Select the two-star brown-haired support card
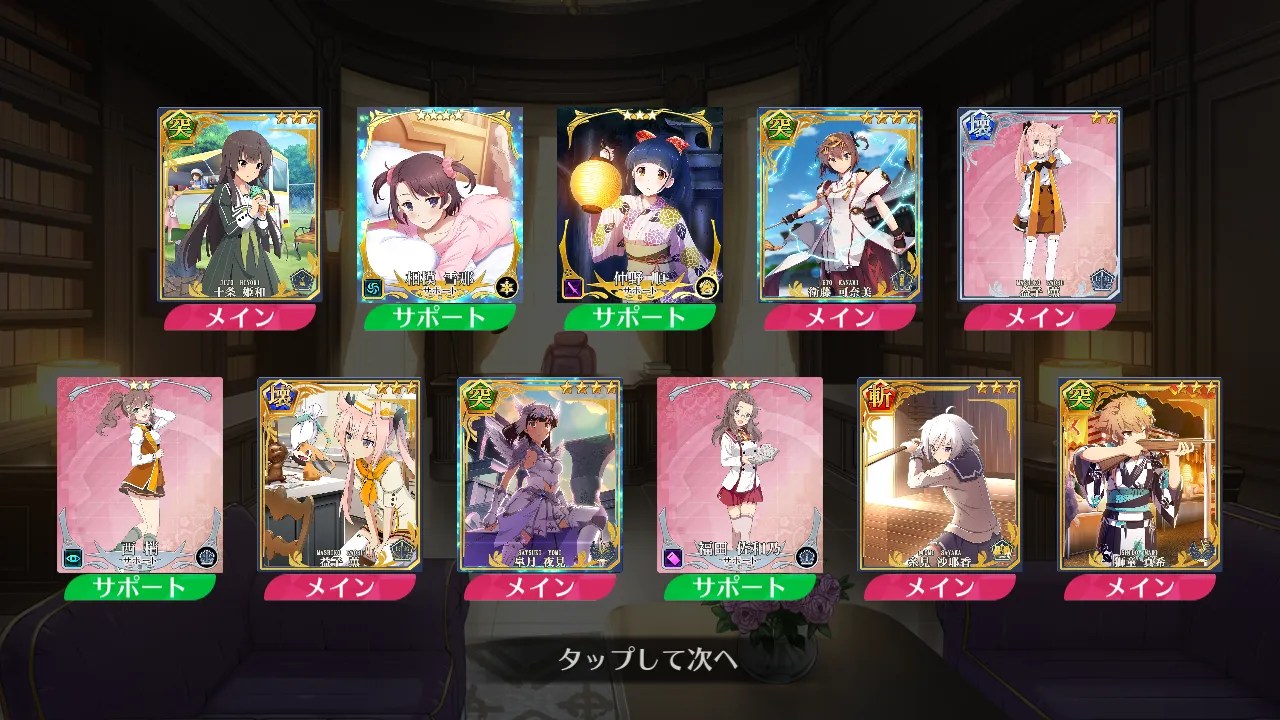Screen dimensions: 1280x720 pyautogui.click(x=140, y=474)
